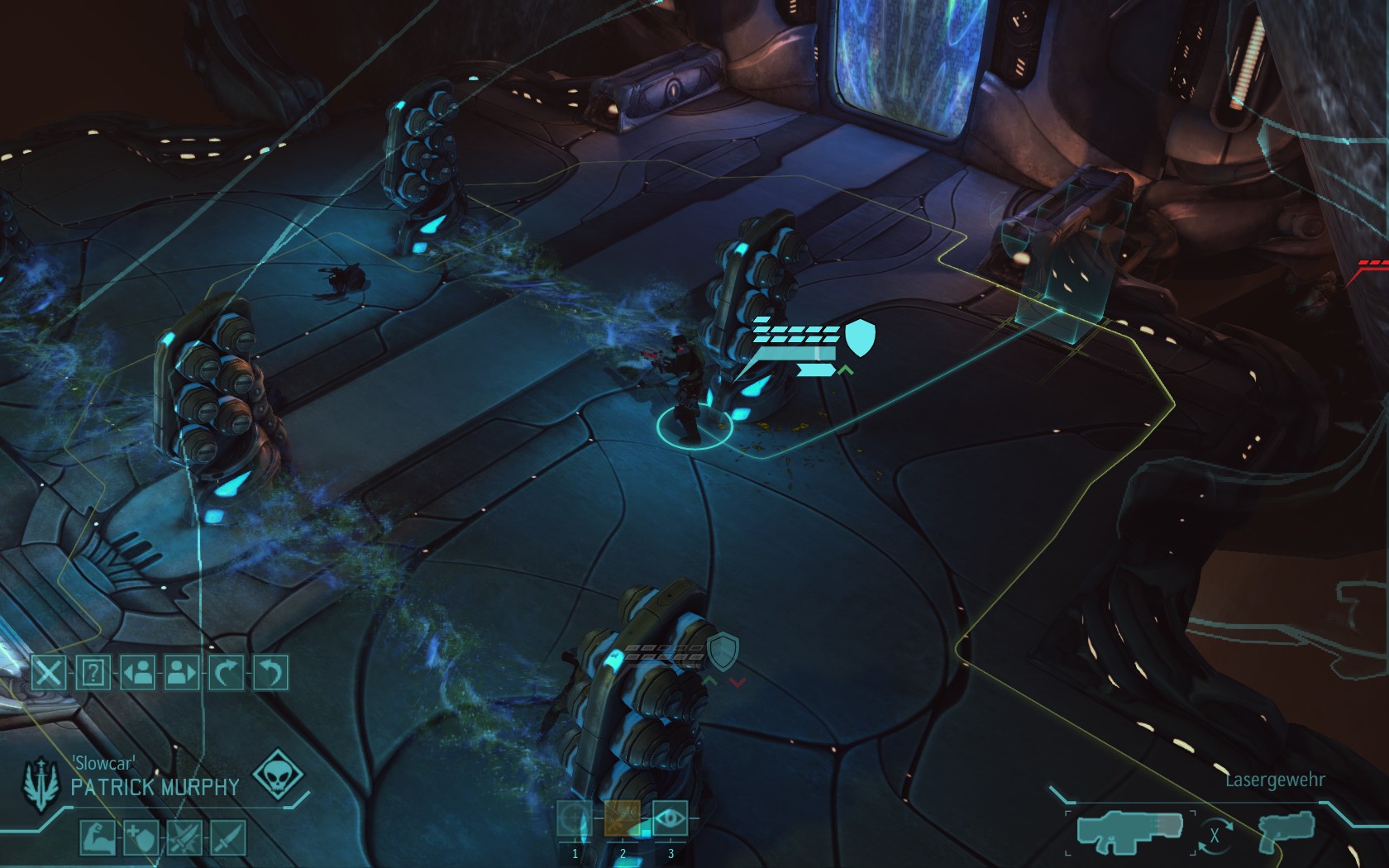1389x868 pixels.
Task: Click the crossed blades perk icon
Action: [184, 838]
